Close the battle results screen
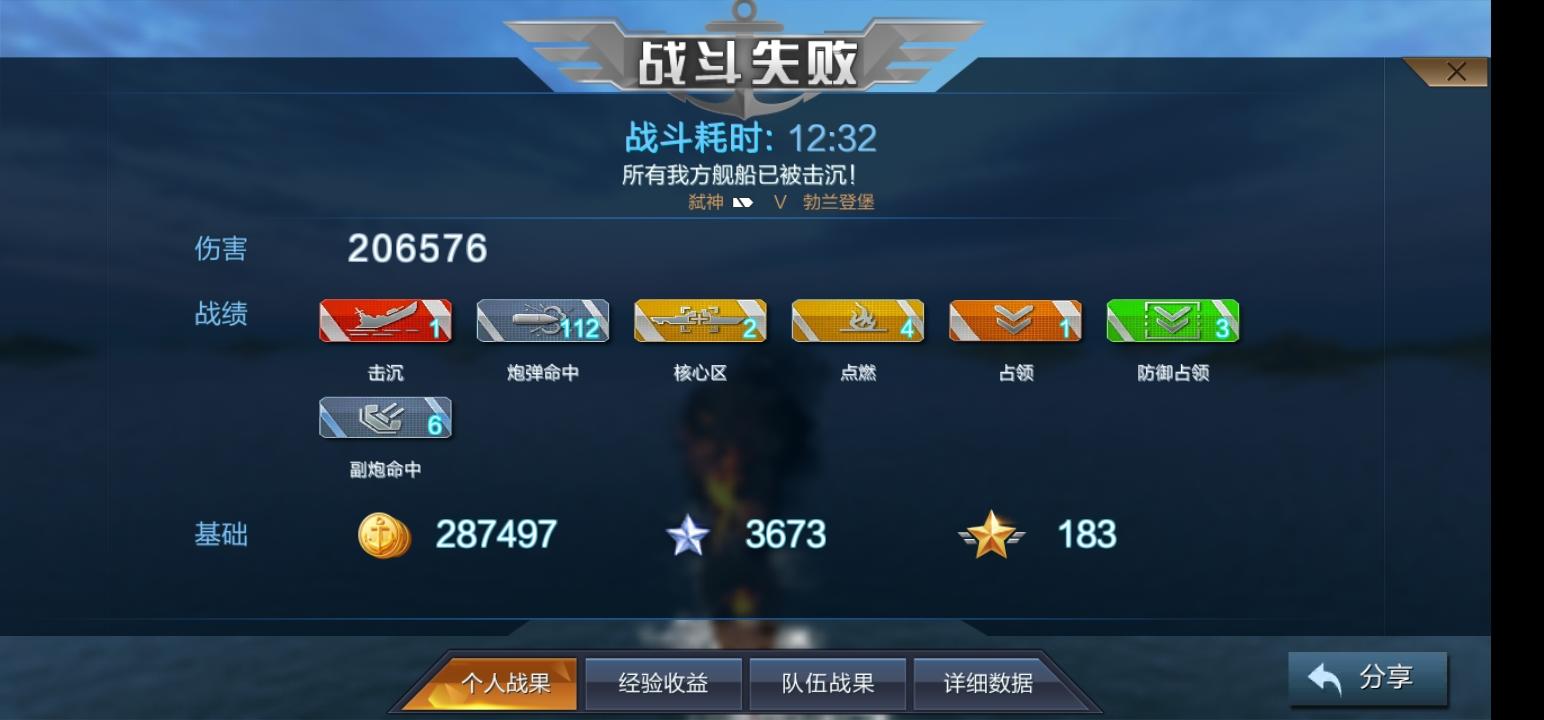 [1456, 71]
